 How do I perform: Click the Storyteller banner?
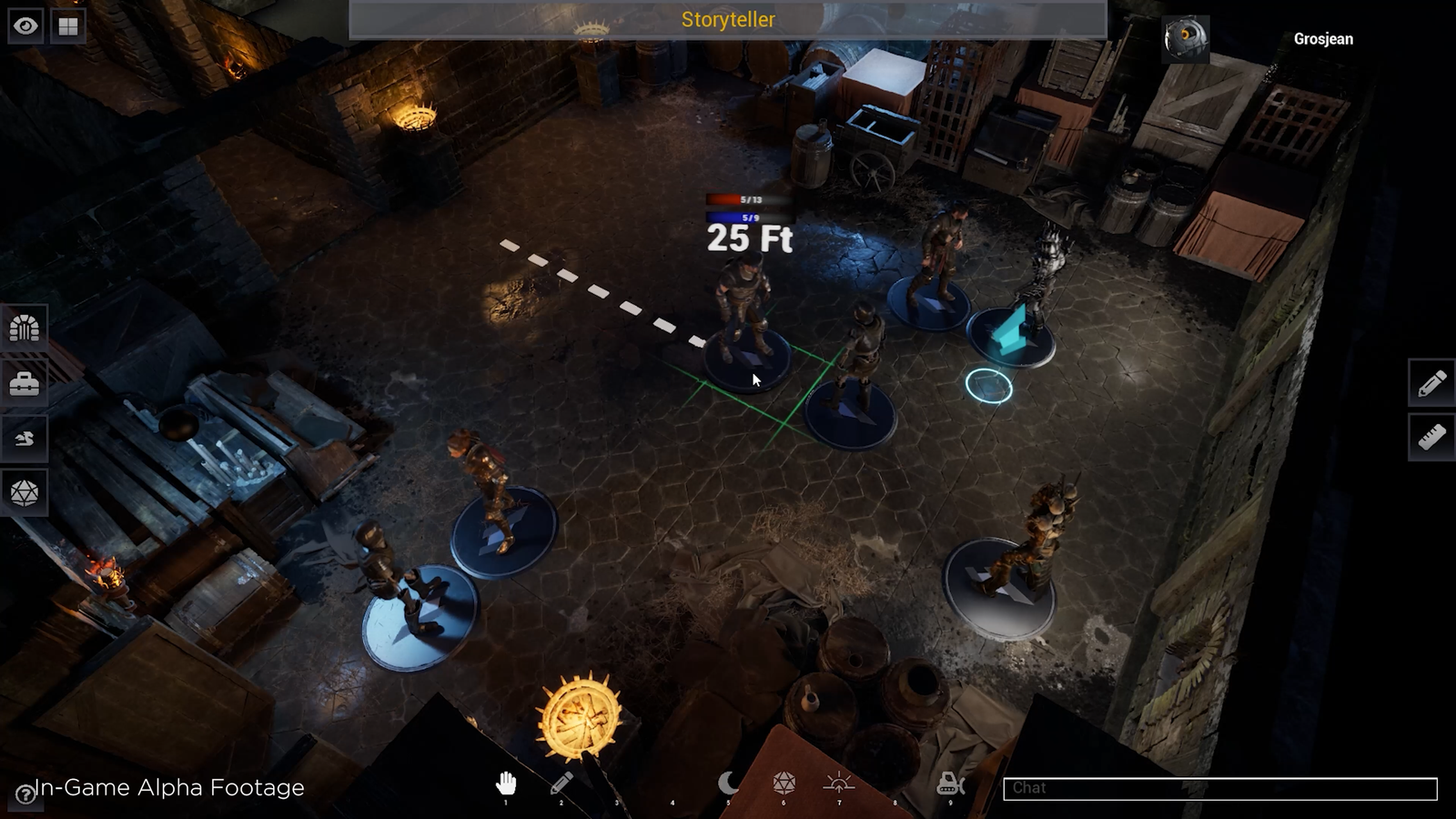pos(728,19)
